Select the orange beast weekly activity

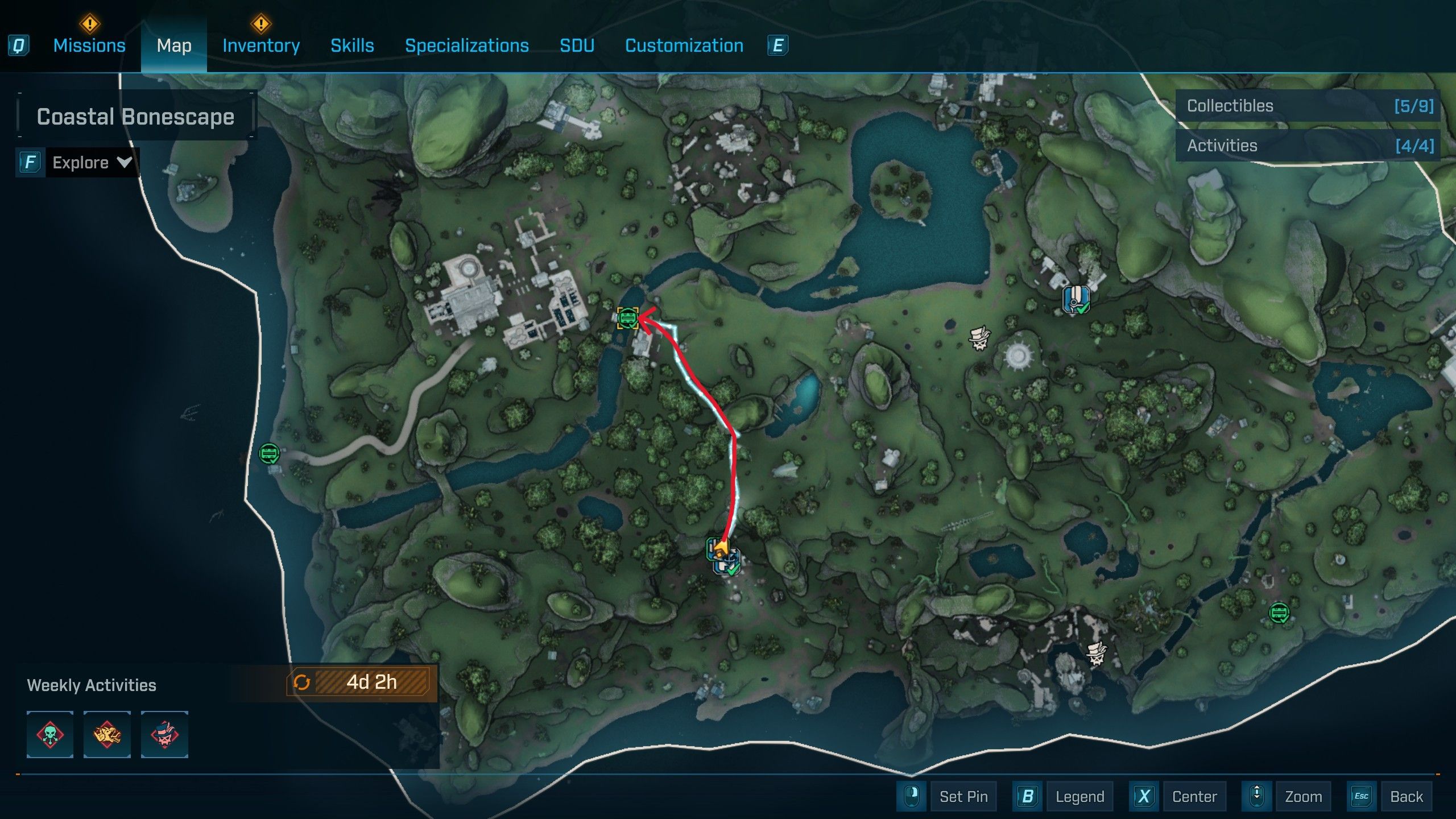click(107, 734)
